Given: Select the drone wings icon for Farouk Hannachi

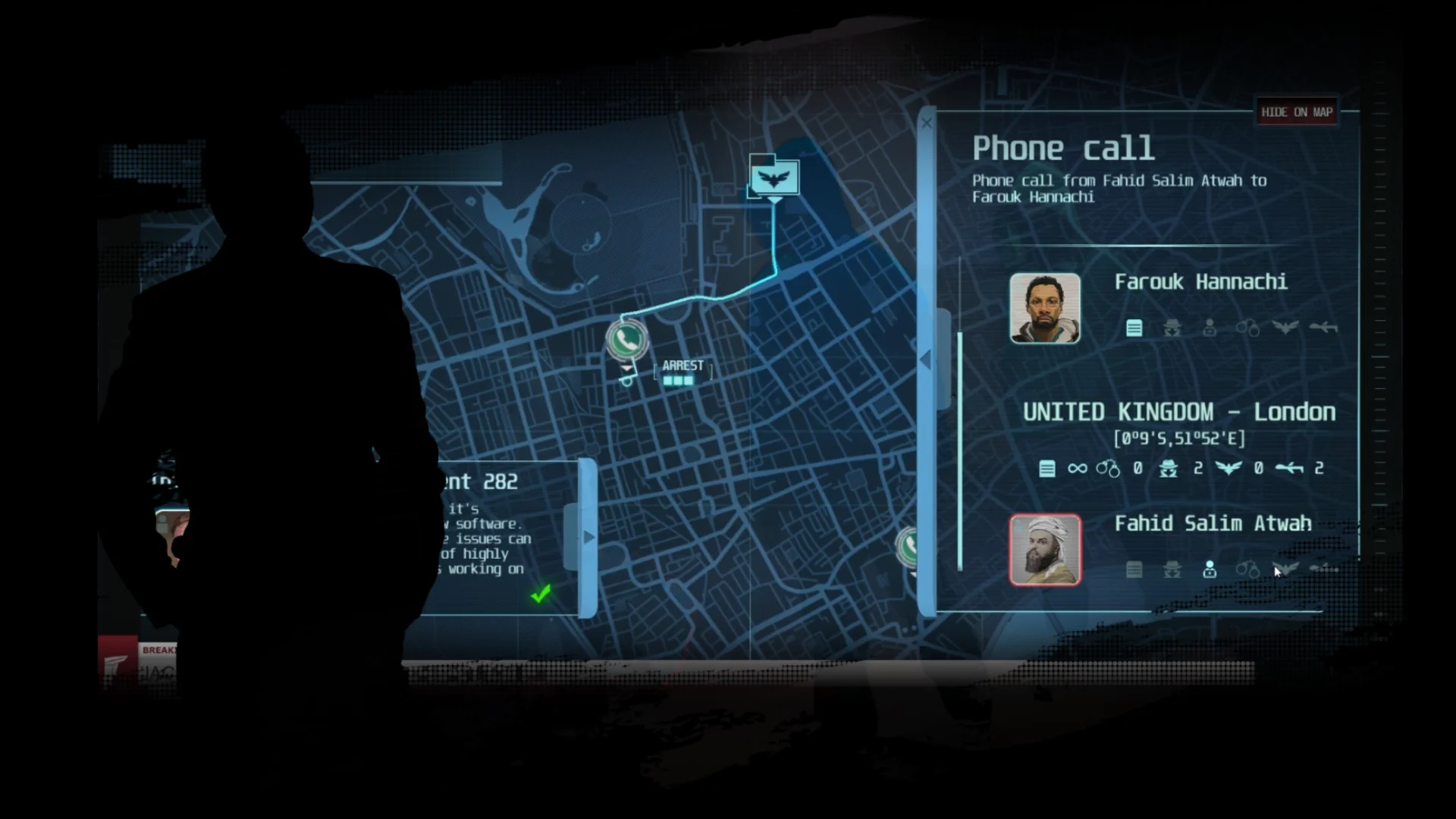Looking at the screenshot, I should pos(1287,328).
